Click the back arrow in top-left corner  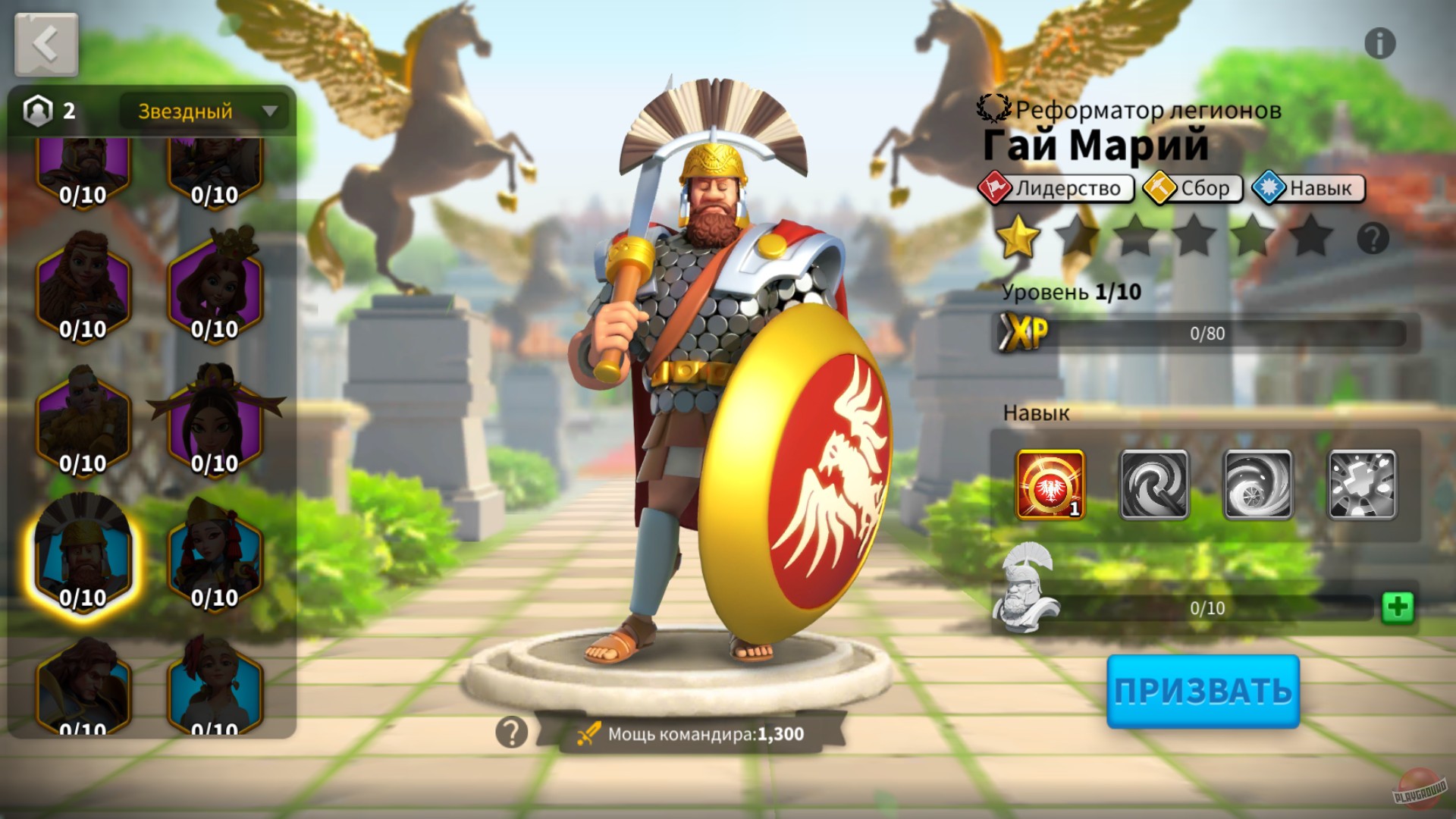point(45,43)
